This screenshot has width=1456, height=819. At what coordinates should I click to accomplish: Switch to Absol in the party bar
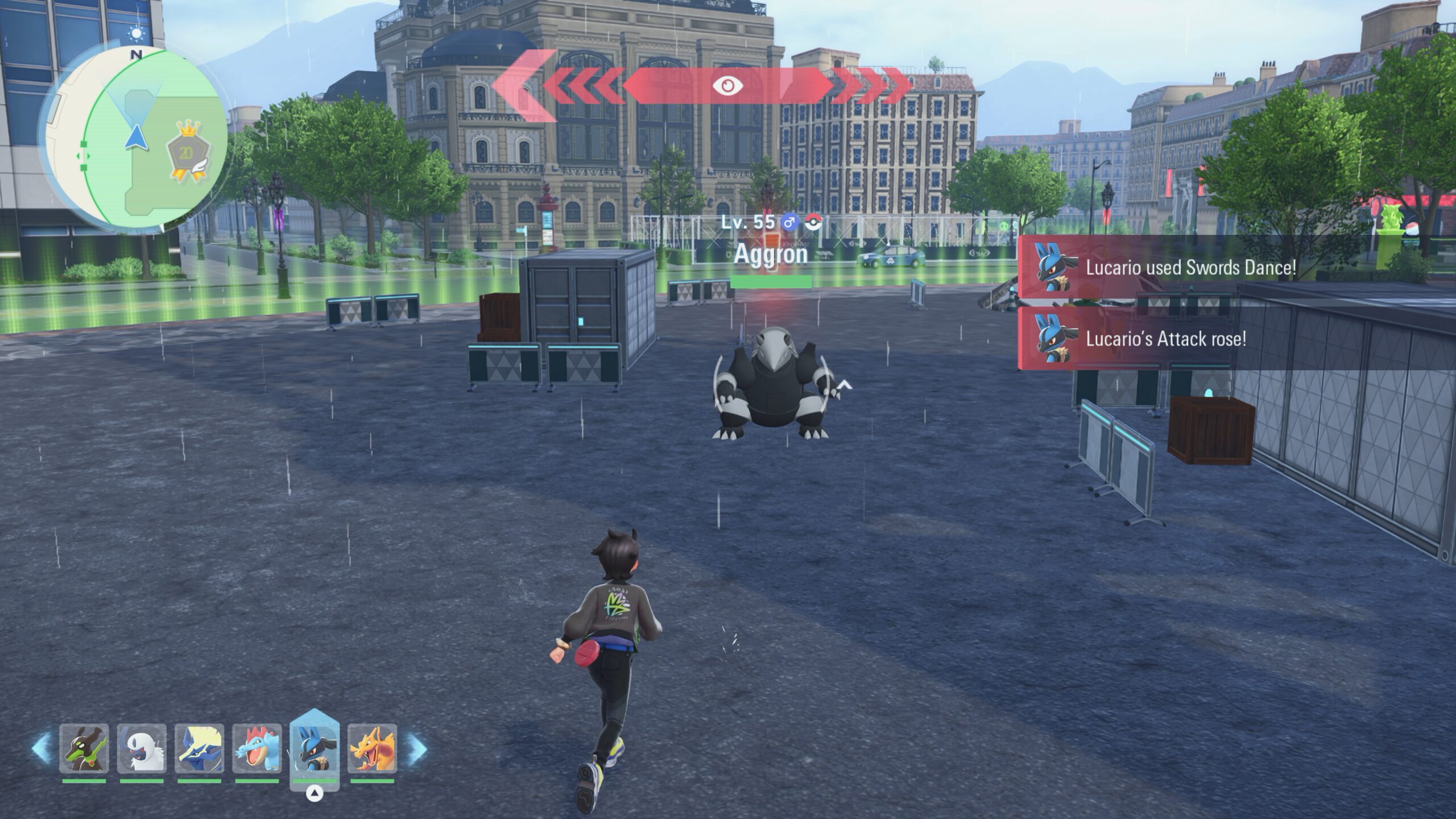142,748
